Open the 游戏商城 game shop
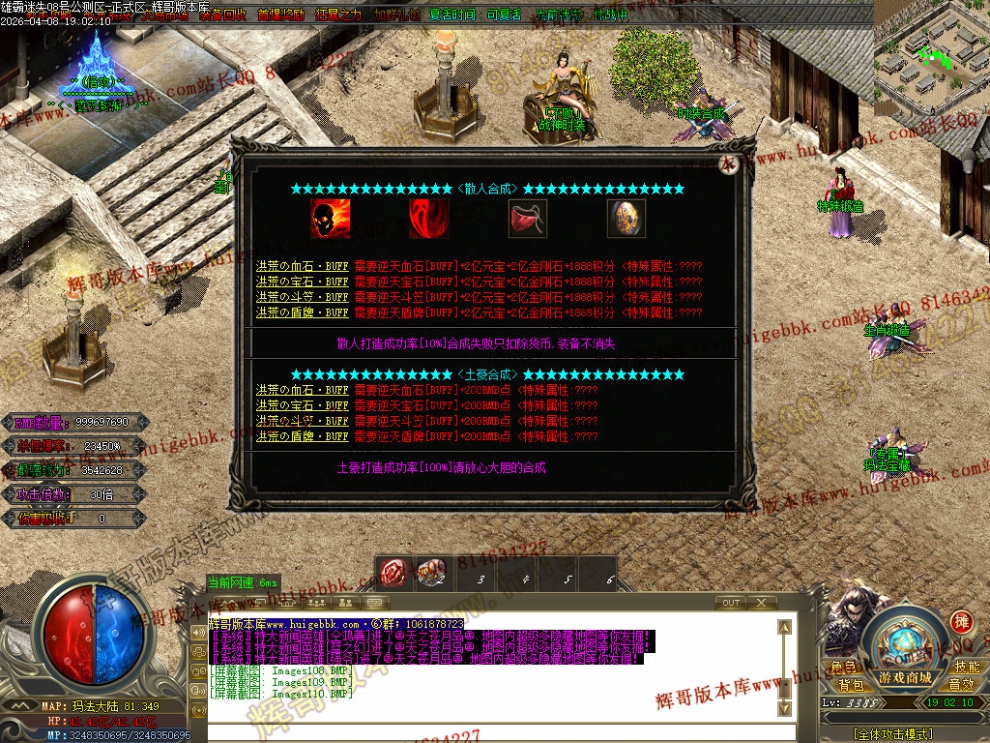 pyautogui.click(x=905, y=678)
